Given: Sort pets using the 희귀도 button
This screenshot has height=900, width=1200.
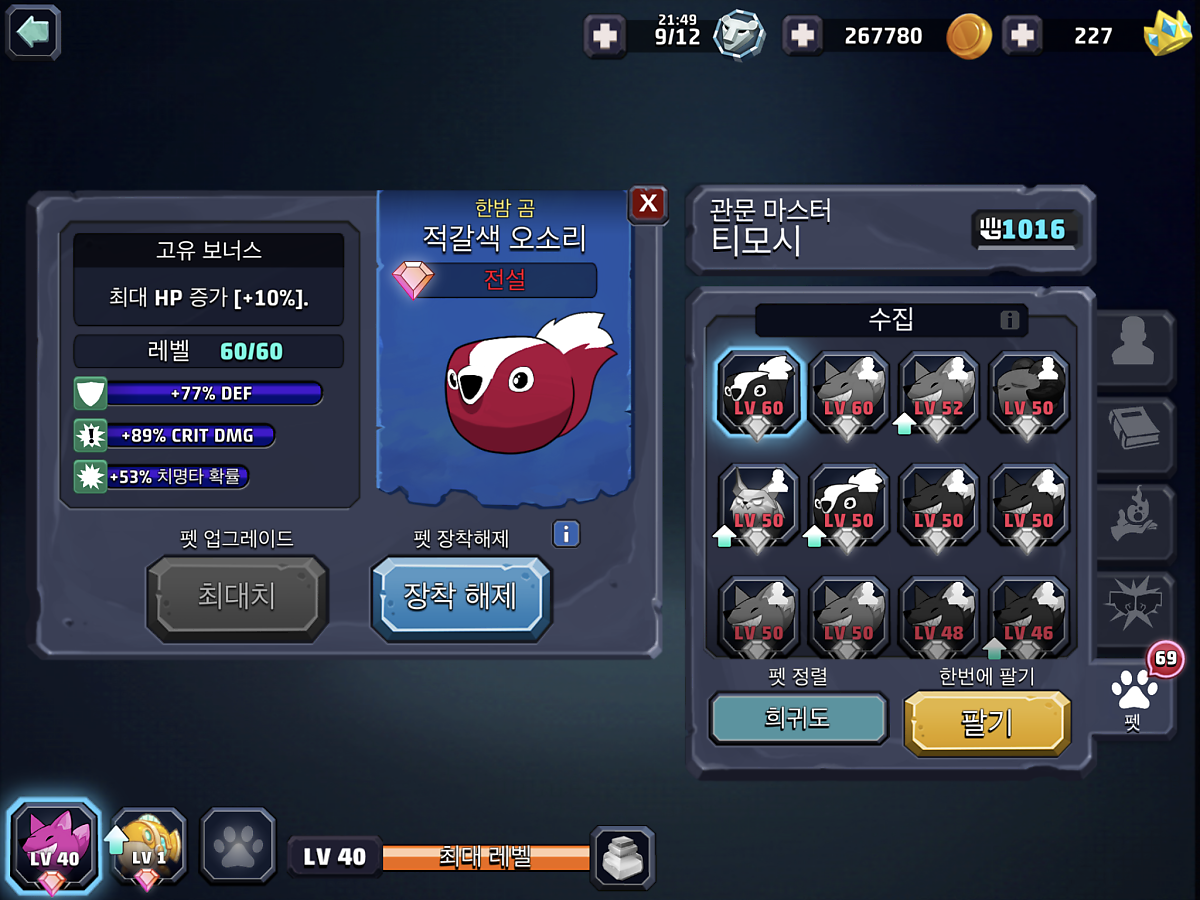Looking at the screenshot, I should 798,718.
